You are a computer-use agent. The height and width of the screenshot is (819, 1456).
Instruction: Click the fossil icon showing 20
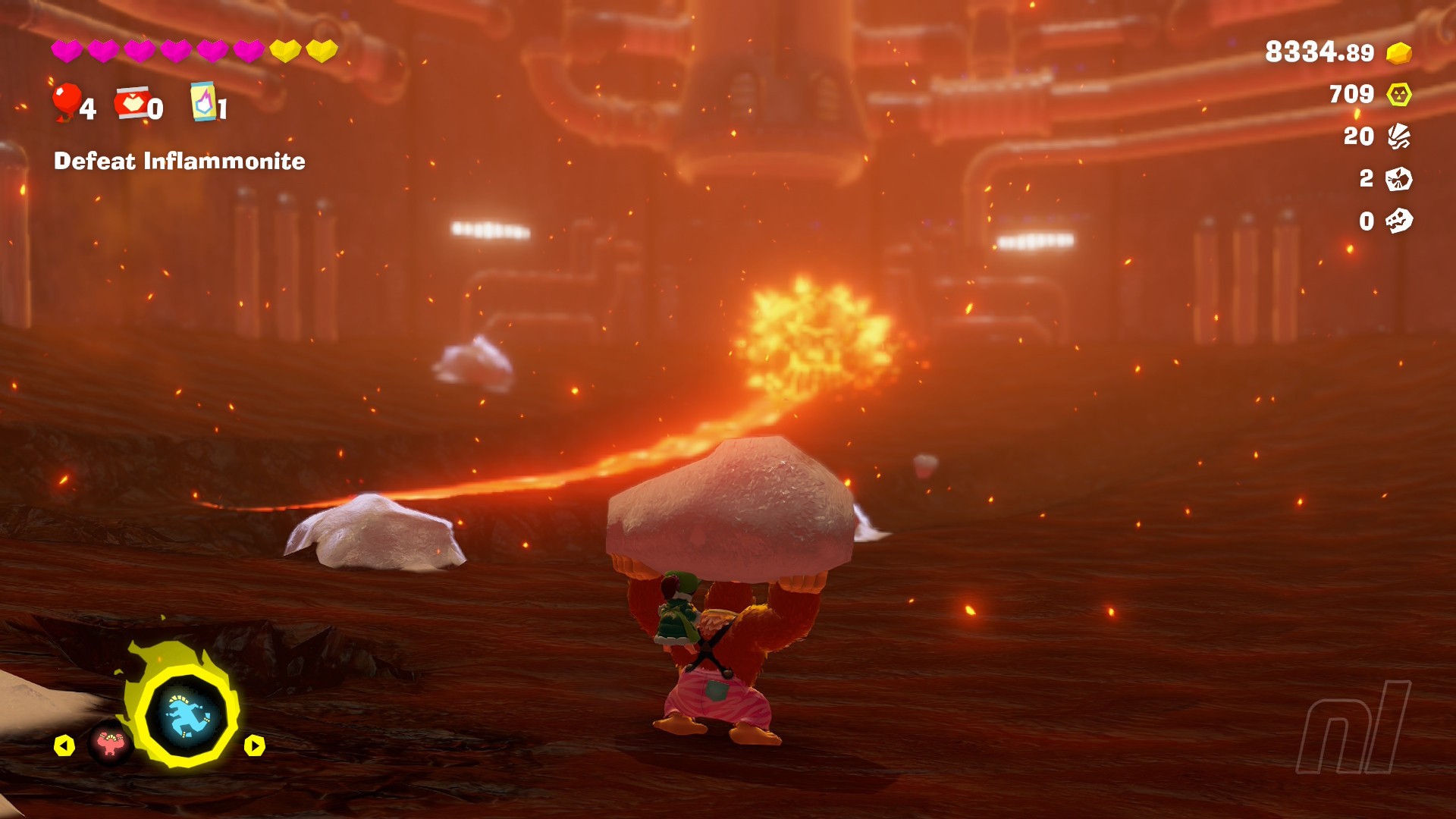pyautogui.click(x=1399, y=136)
